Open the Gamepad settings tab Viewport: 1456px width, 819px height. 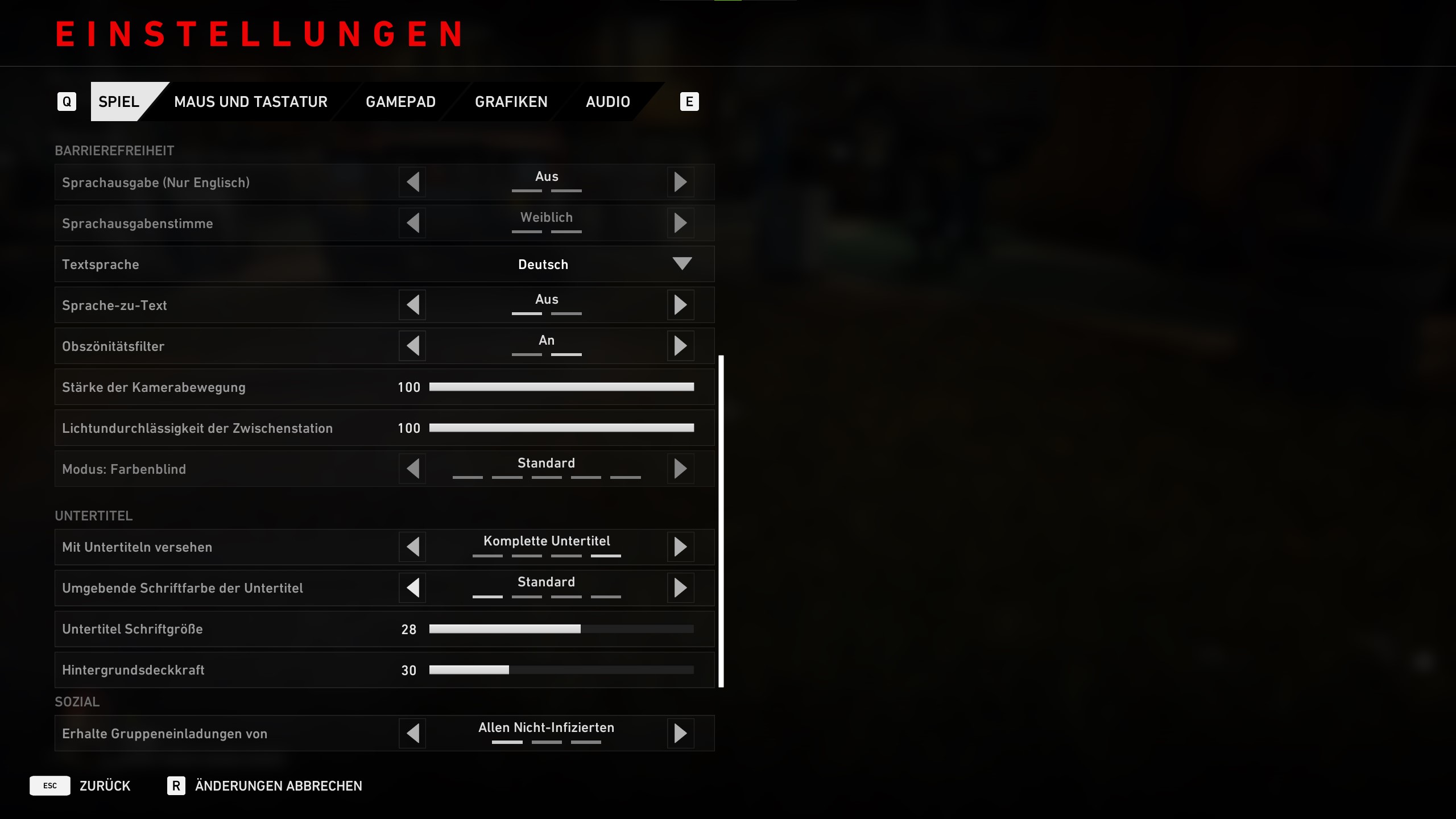coord(400,102)
